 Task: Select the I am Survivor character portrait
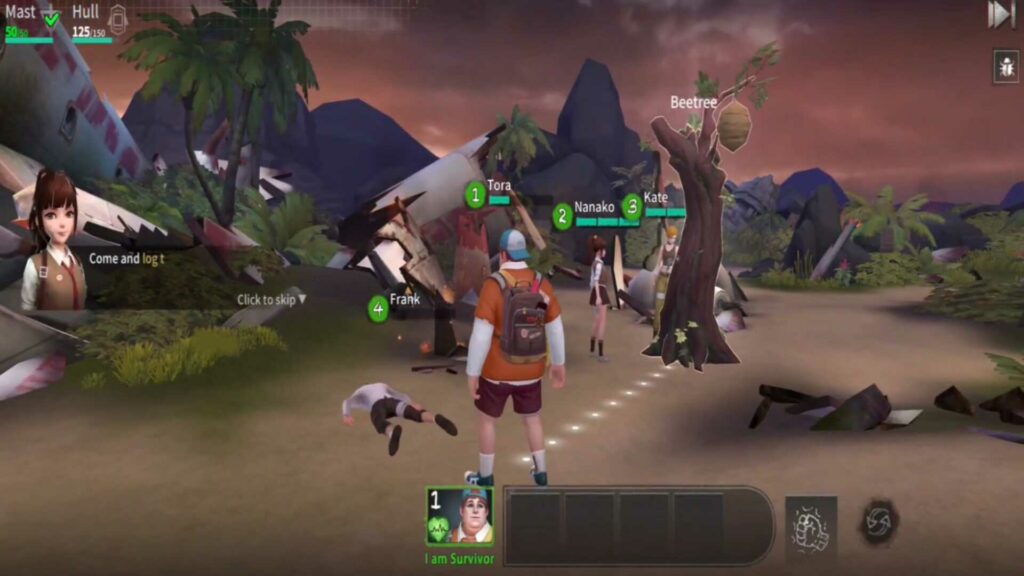pos(459,516)
